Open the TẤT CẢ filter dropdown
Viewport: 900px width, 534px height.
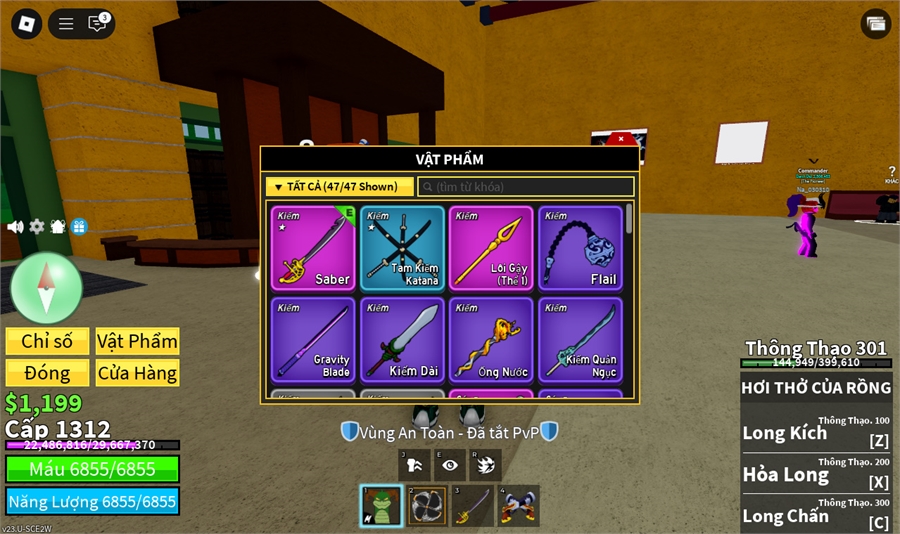(x=340, y=187)
